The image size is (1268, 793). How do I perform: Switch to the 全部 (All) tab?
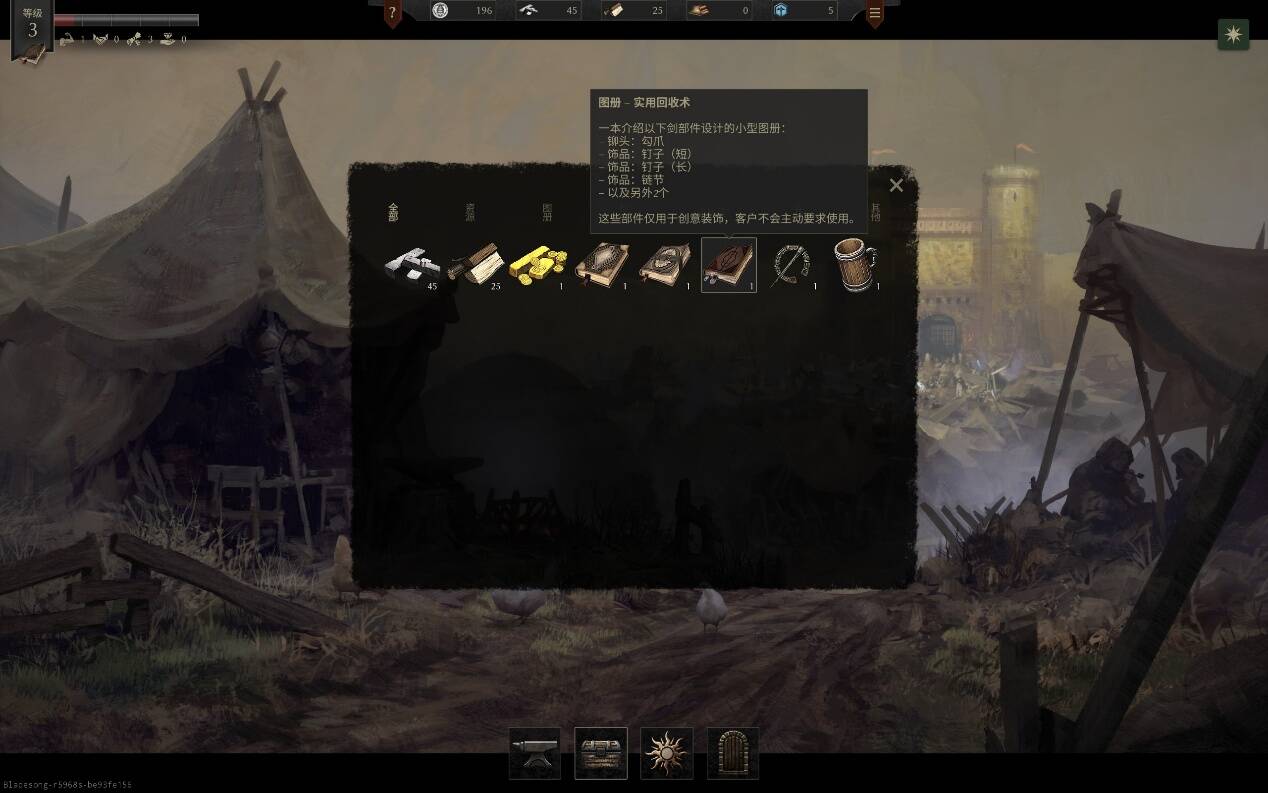[393, 212]
